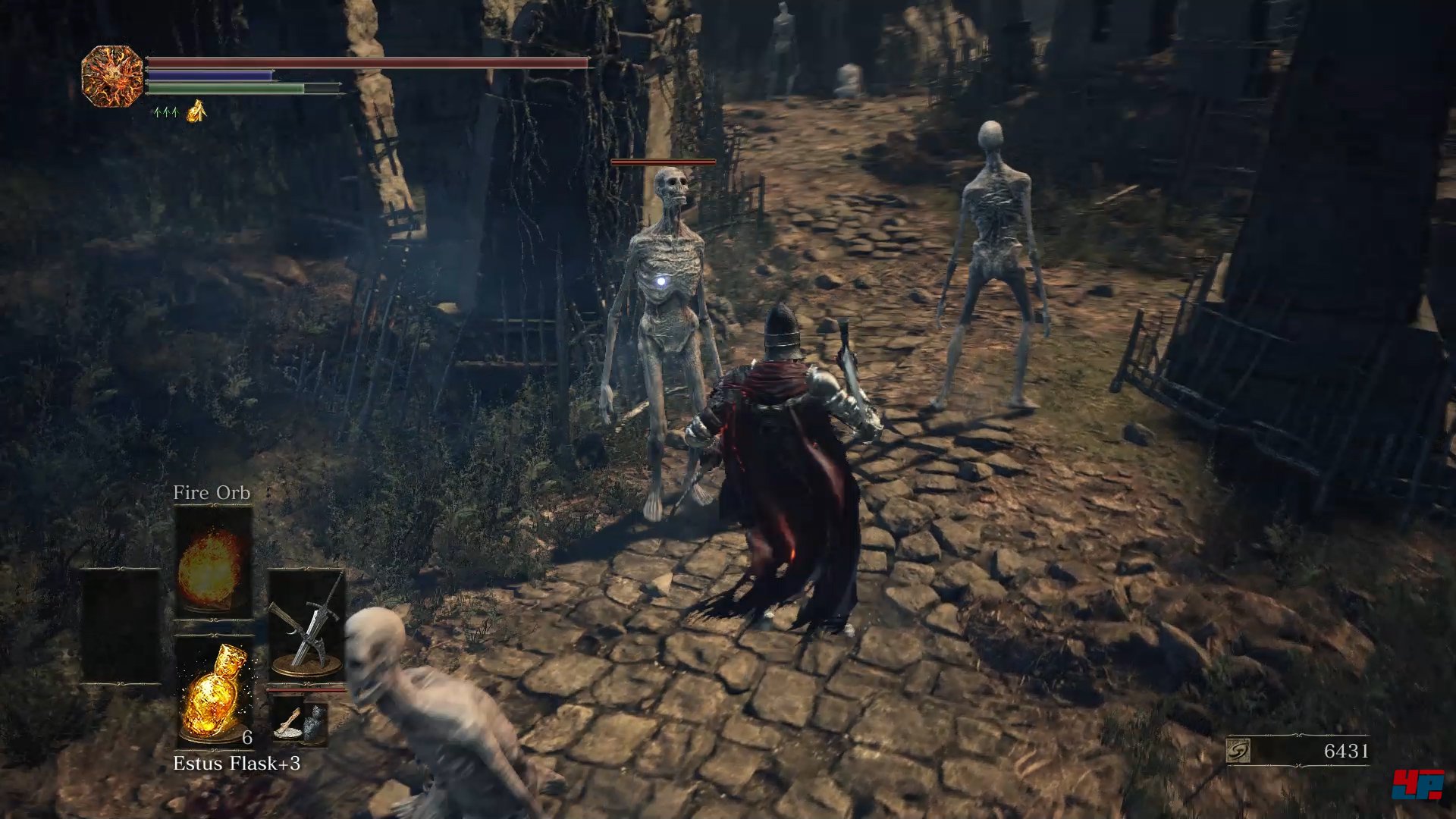Use the Estus Flask+3 item slot
This screenshot has height=819, width=1456.
(x=215, y=692)
